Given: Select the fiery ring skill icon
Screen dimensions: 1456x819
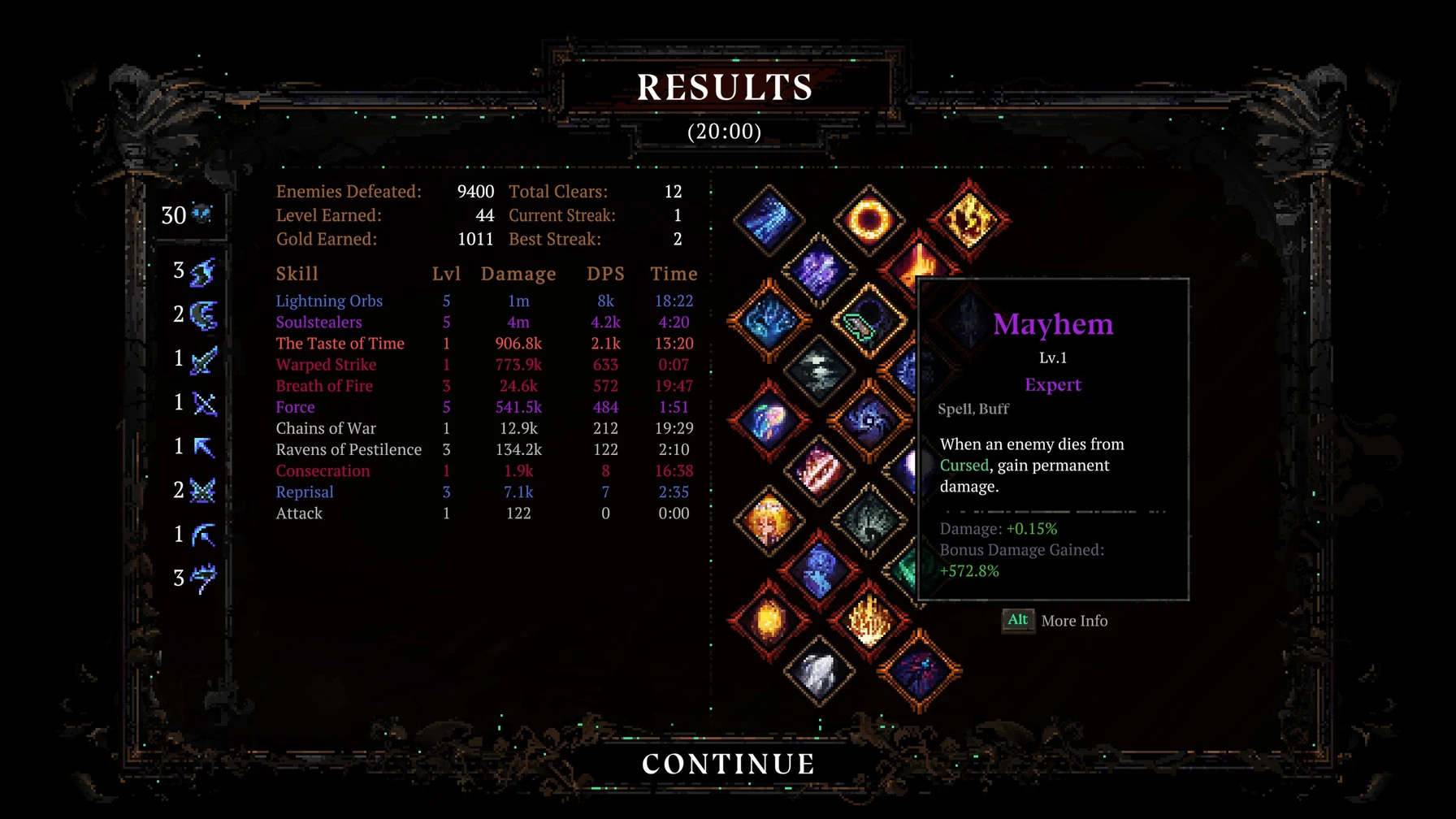Looking at the screenshot, I should click(x=869, y=219).
